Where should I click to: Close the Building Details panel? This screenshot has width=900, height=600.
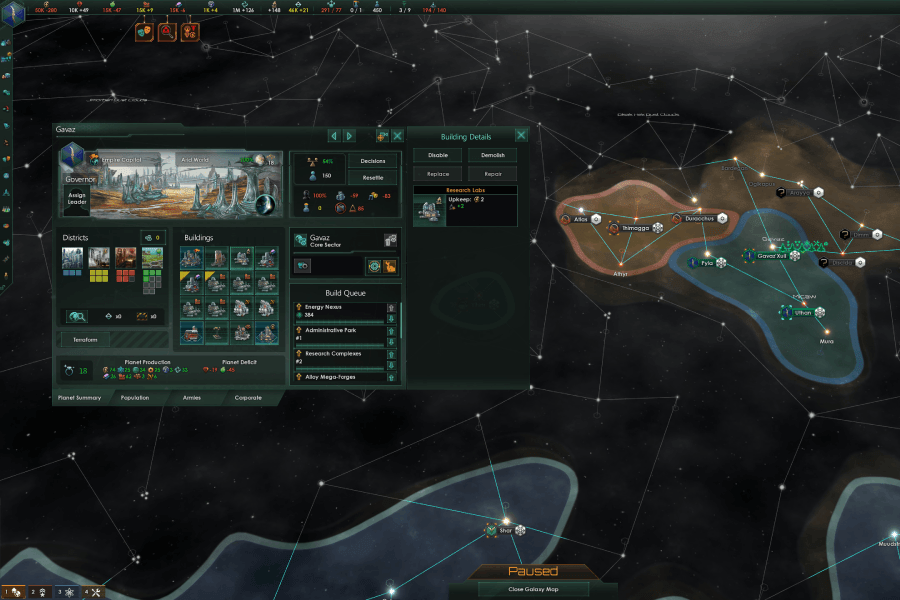point(521,135)
